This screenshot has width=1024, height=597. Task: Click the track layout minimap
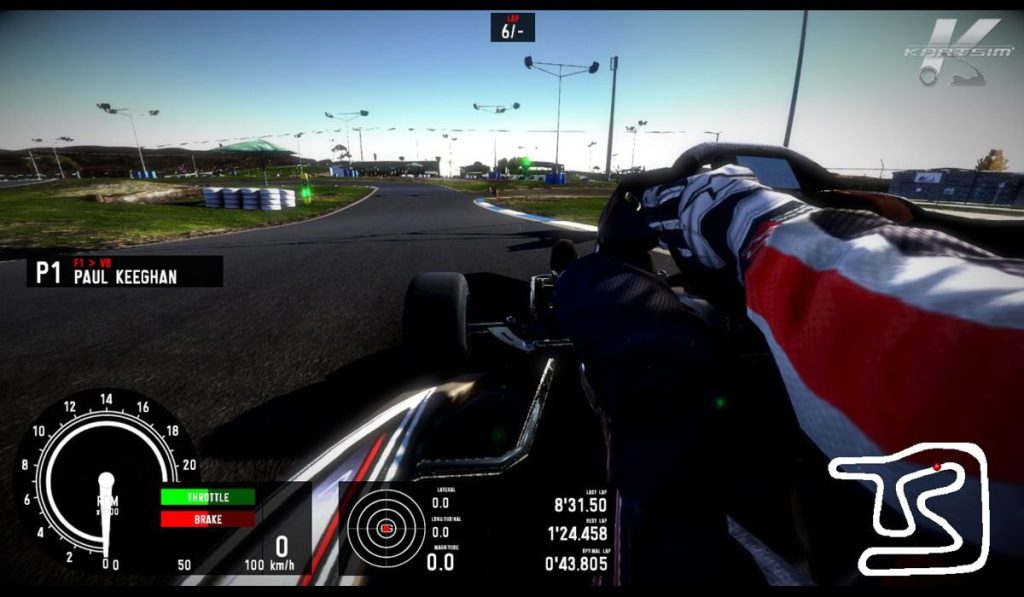pos(909,507)
